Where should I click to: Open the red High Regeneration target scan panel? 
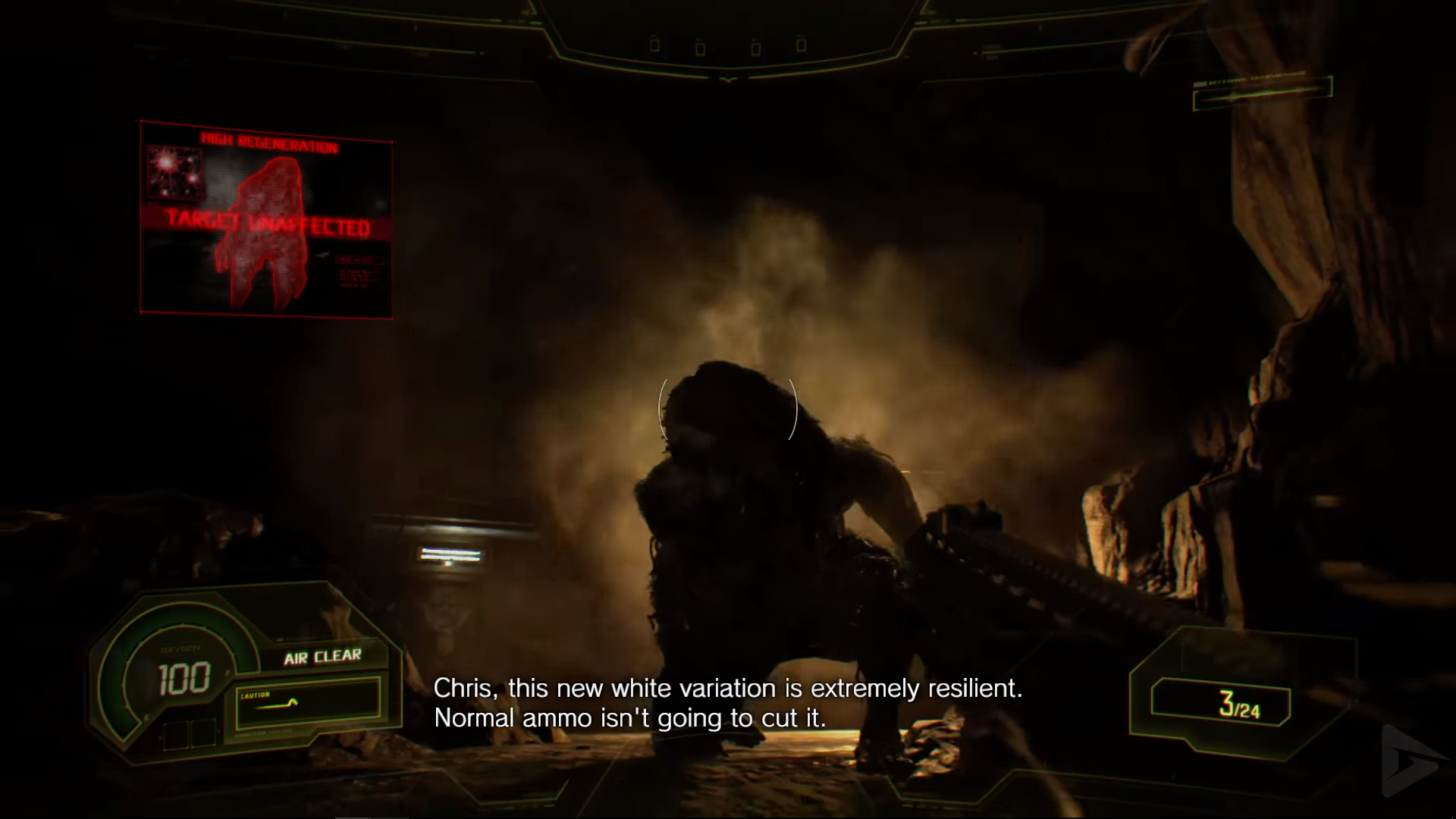[x=266, y=219]
